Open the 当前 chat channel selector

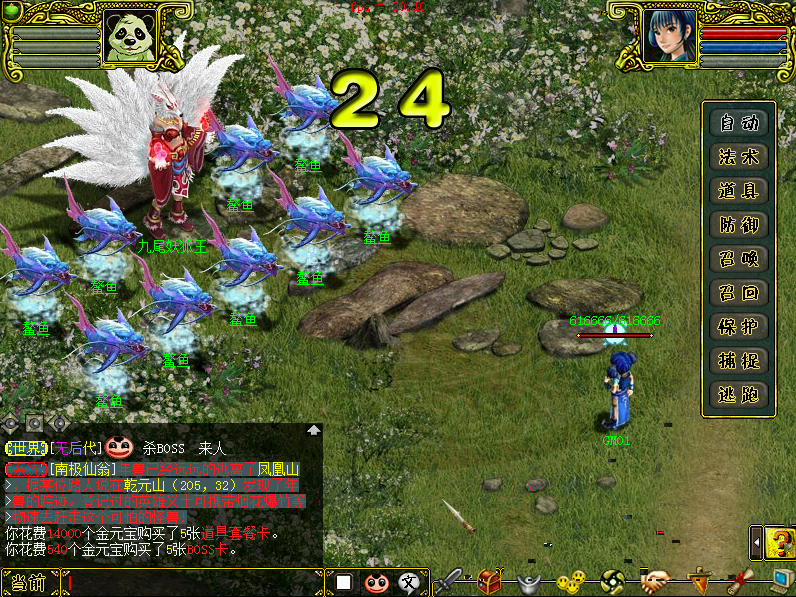click(x=30, y=582)
